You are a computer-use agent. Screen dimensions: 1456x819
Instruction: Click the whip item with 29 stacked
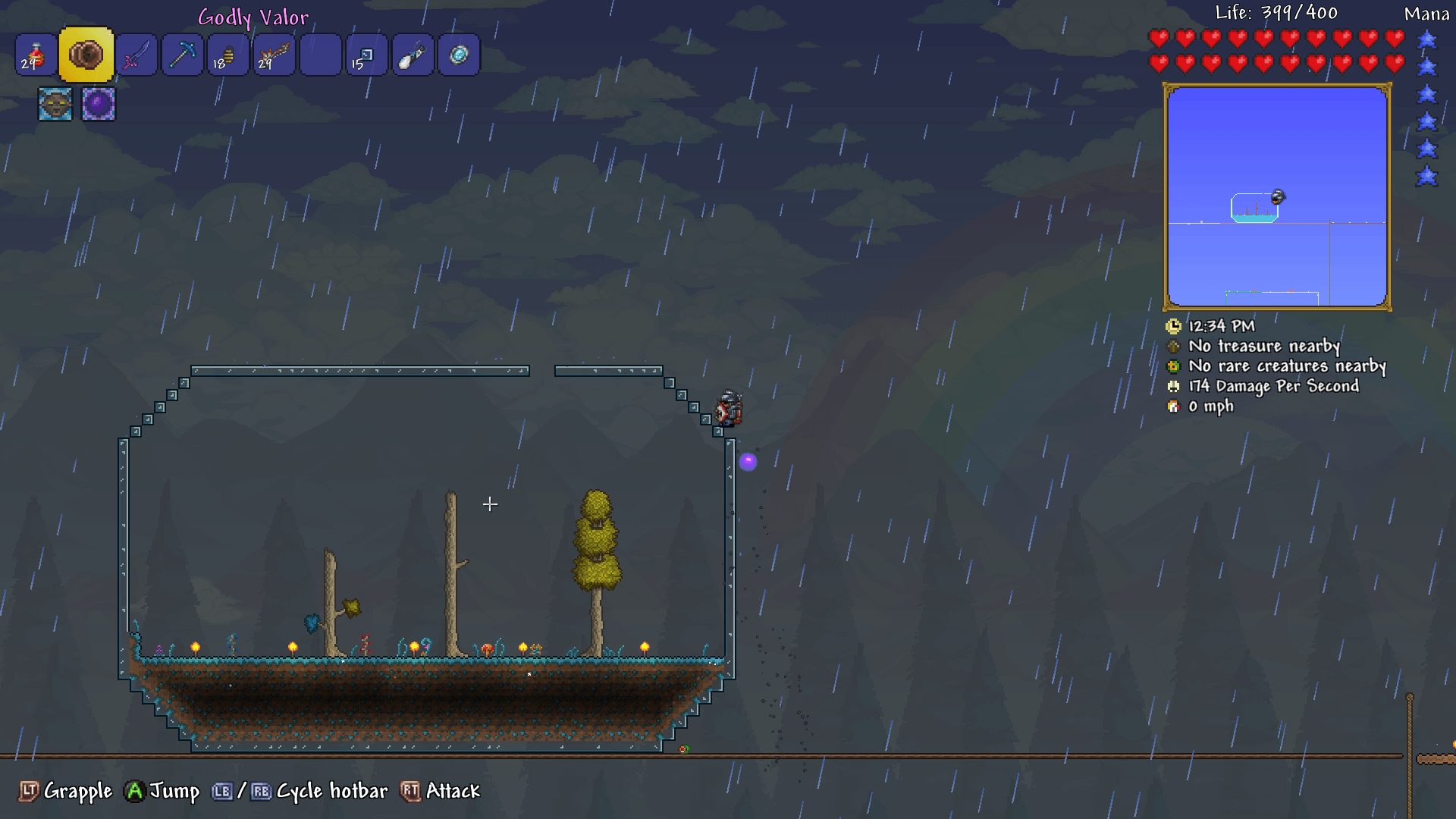pyautogui.click(x=274, y=55)
